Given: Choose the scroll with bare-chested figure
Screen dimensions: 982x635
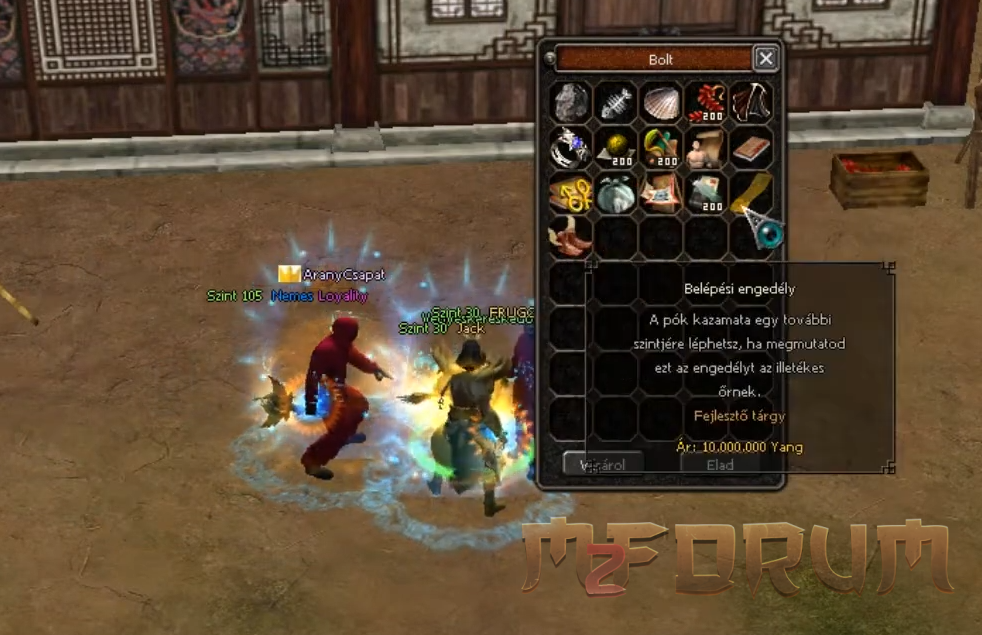Looking at the screenshot, I should tap(706, 147).
